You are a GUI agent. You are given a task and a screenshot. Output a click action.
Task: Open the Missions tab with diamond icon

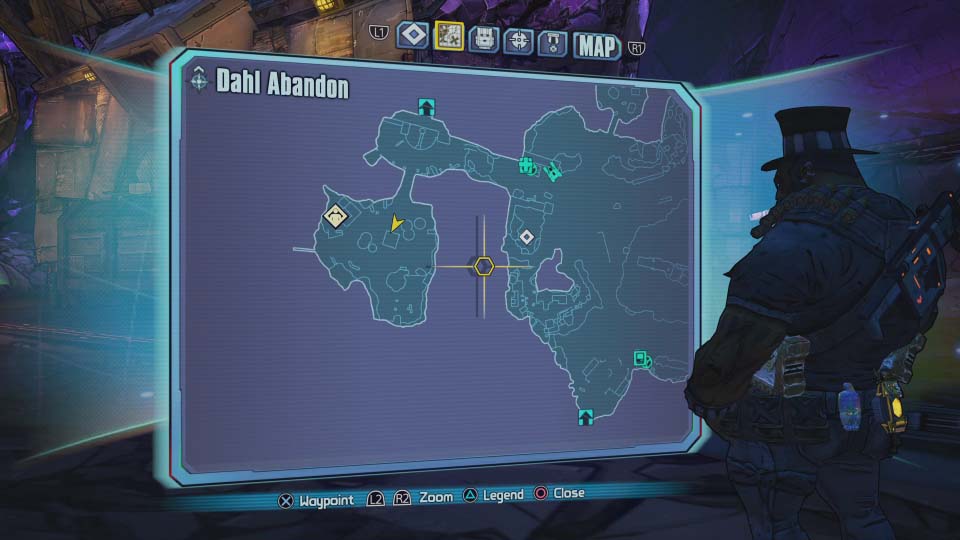412,36
